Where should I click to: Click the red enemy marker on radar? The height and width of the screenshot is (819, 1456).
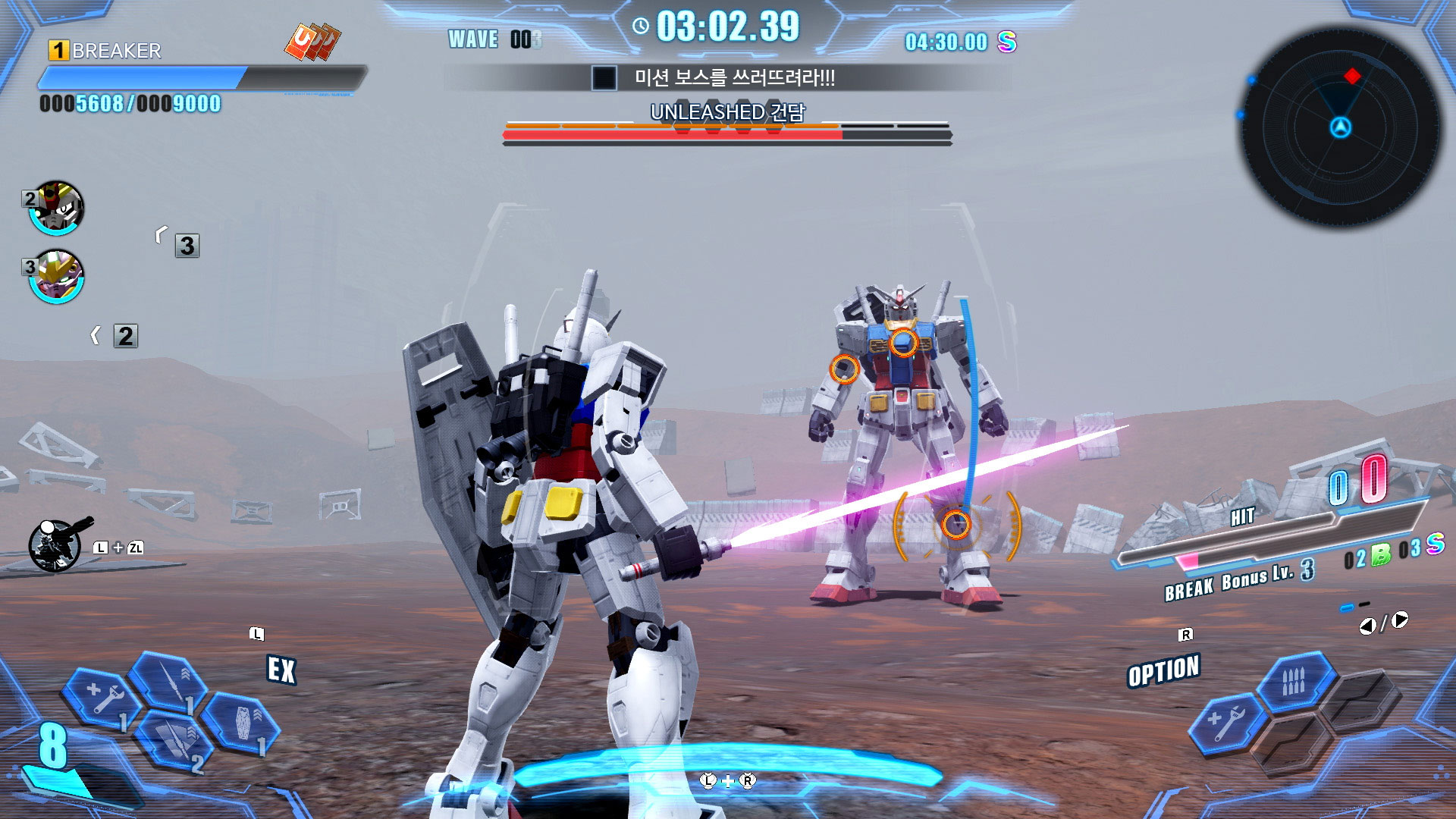point(1352,76)
